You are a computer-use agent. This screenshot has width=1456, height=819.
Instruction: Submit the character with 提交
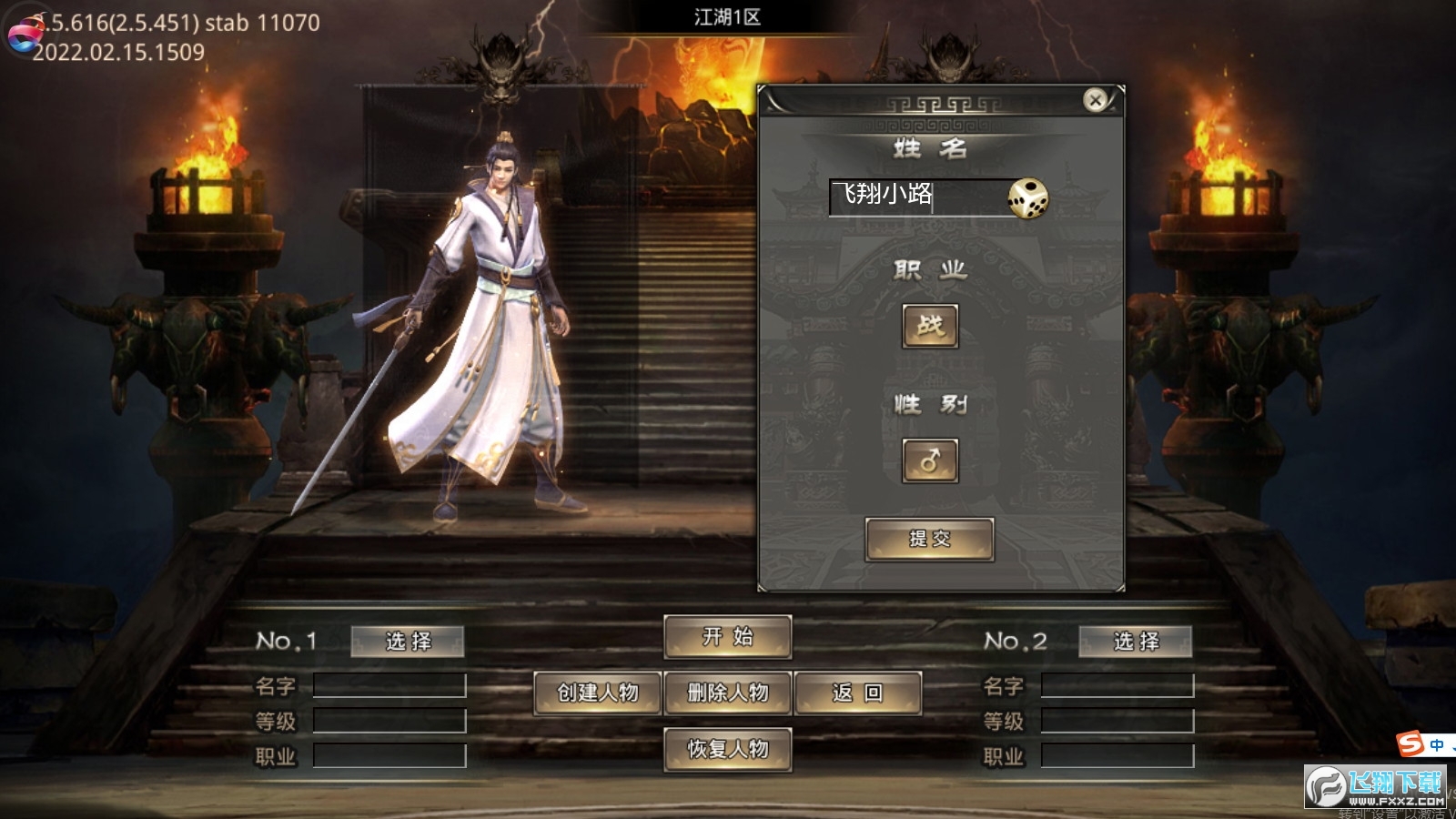[x=929, y=539]
